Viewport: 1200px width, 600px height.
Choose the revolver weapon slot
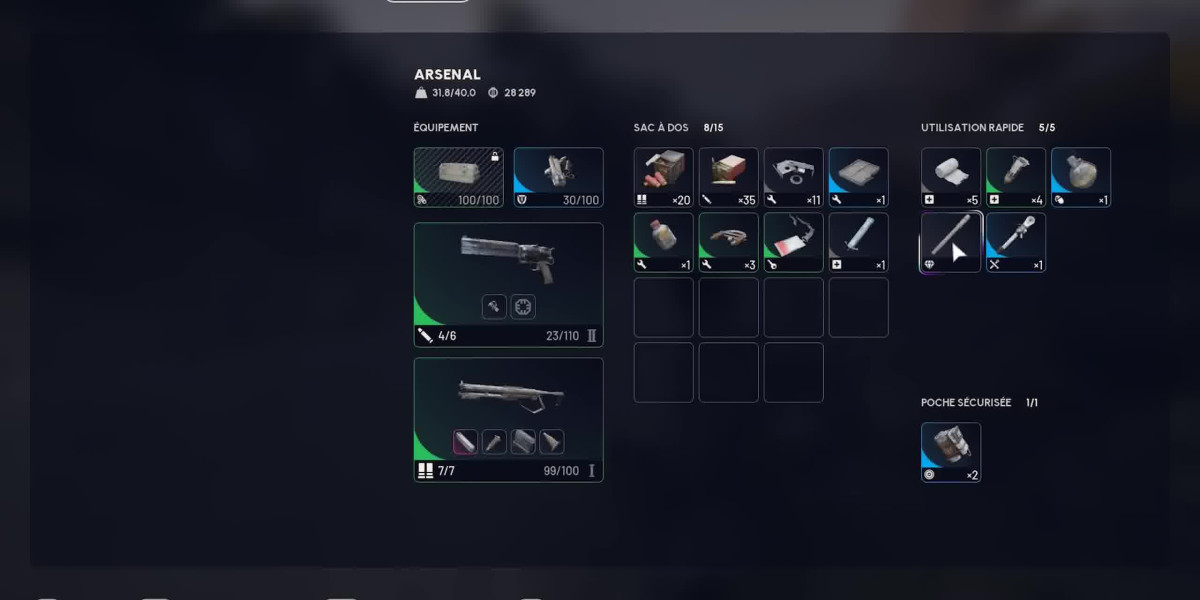(508, 284)
